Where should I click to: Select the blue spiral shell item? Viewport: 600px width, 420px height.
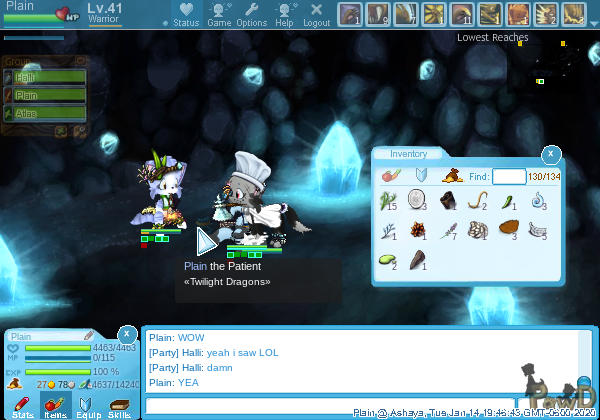point(538,202)
